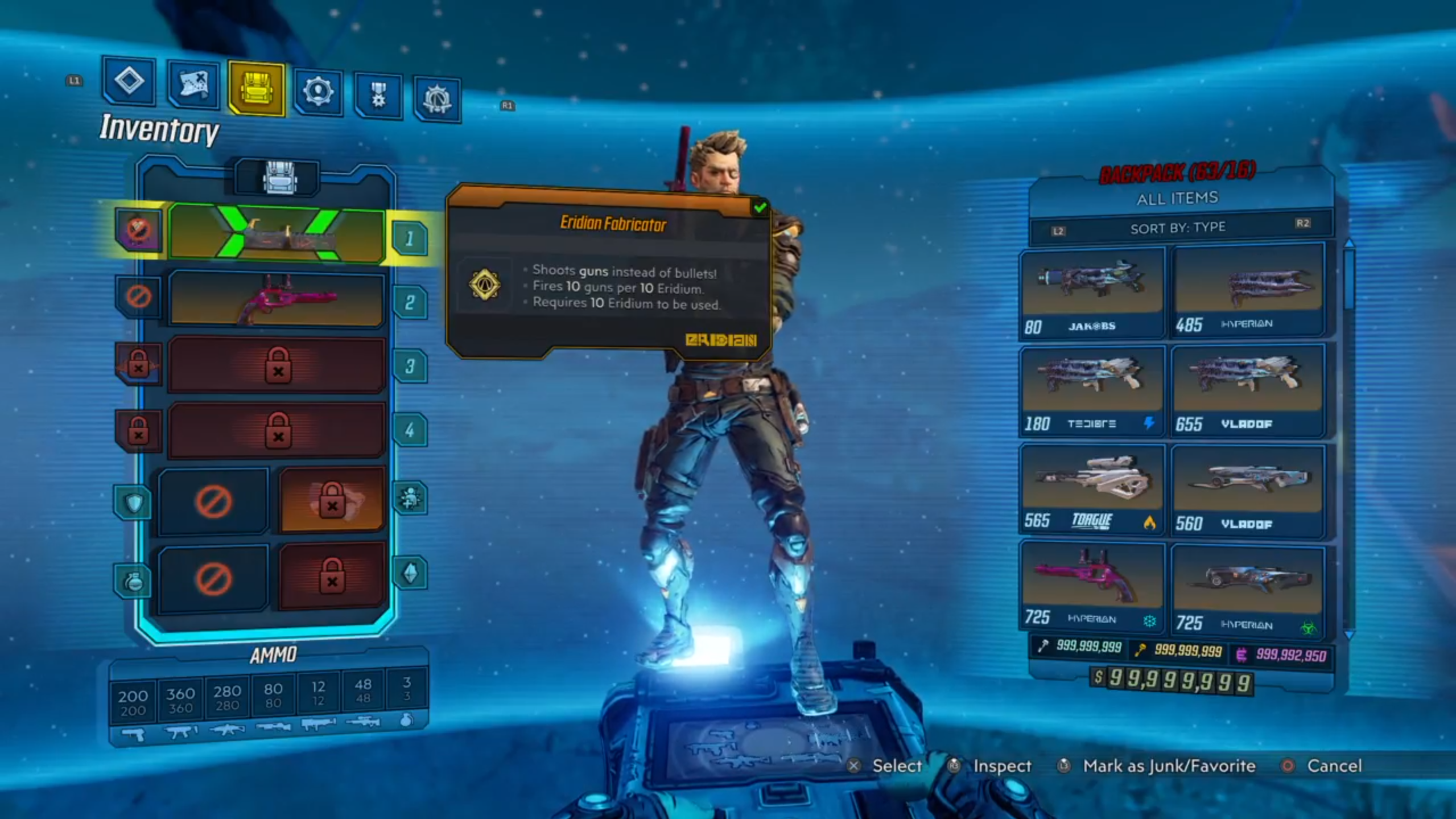The height and width of the screenshot is (819, 1456).
Task: Choose the 485 Hyperian weapon
Action: (1248, 290)
